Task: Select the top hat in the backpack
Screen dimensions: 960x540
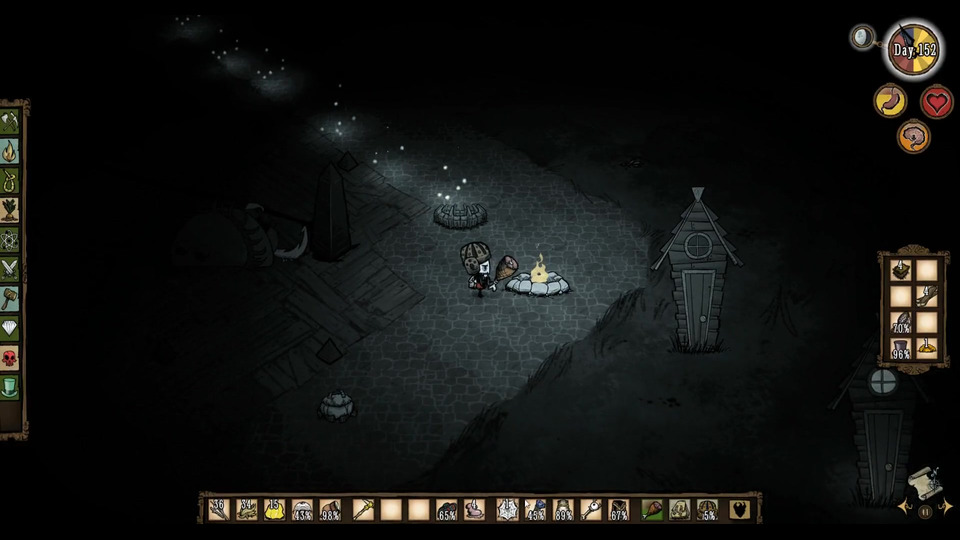Action: (x=900, y=347)
